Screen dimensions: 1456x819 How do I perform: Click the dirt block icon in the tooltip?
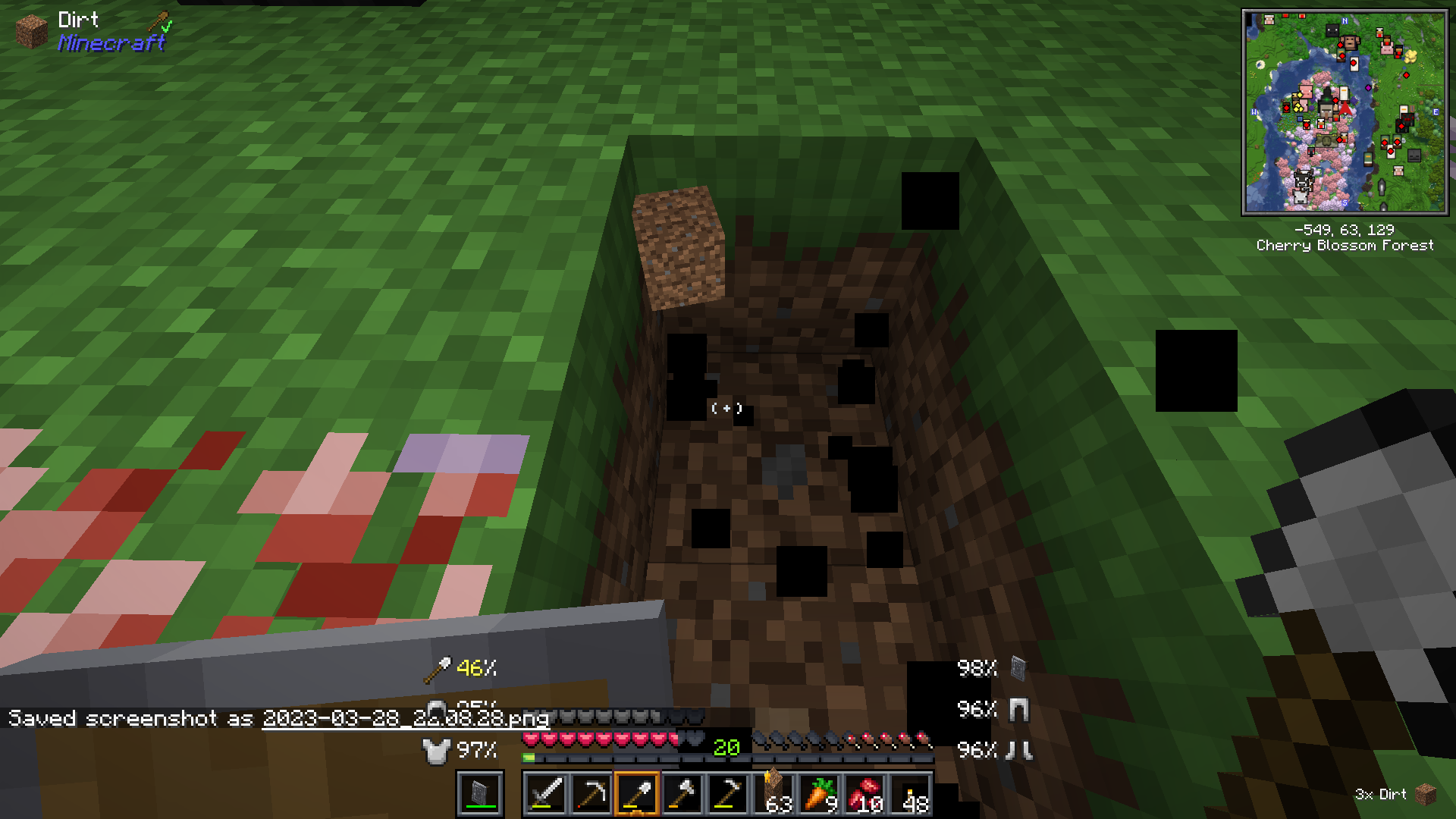point(30,30)
